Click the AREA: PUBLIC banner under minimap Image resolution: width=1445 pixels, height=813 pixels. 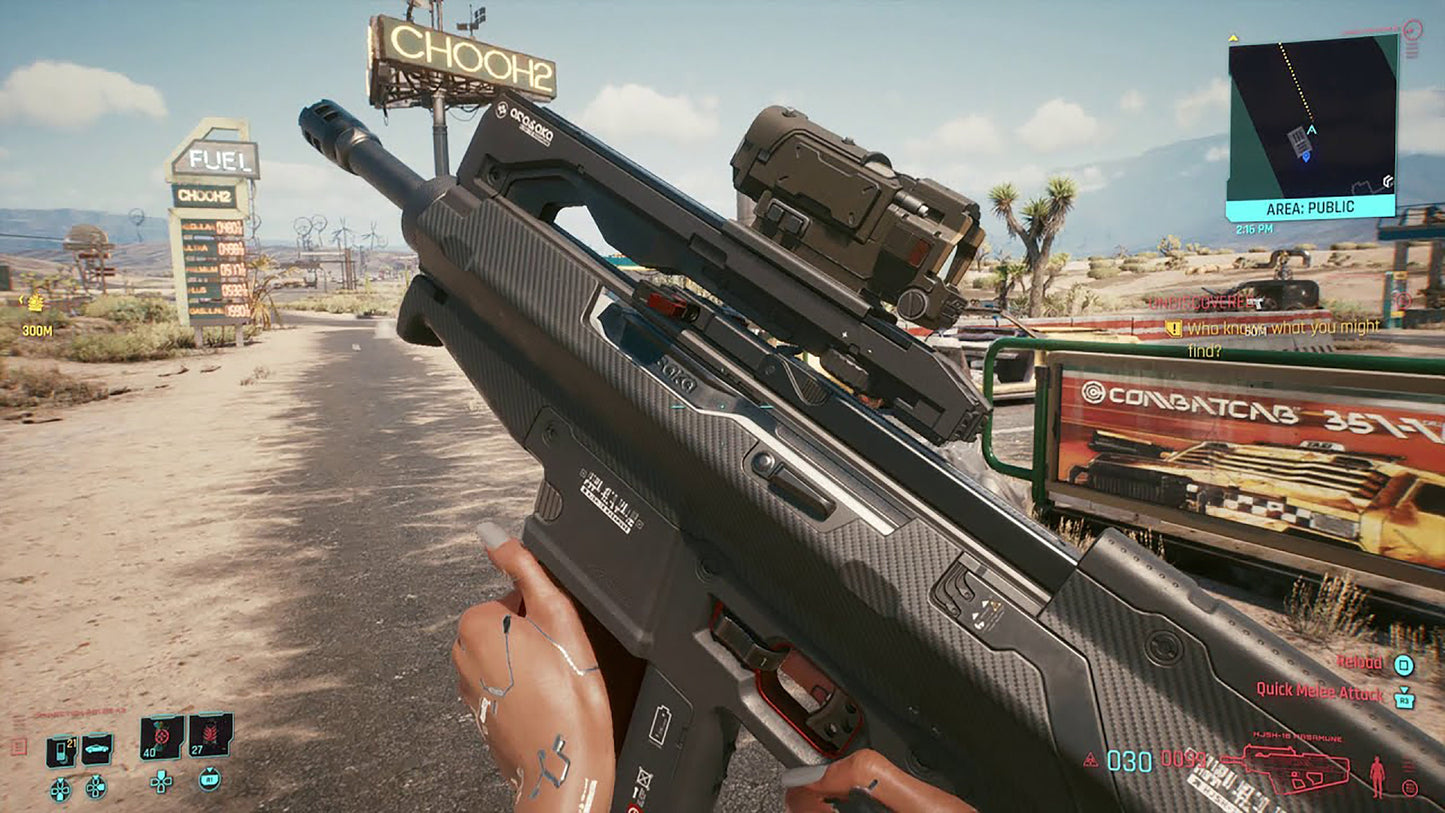[x=1310, y=208]
